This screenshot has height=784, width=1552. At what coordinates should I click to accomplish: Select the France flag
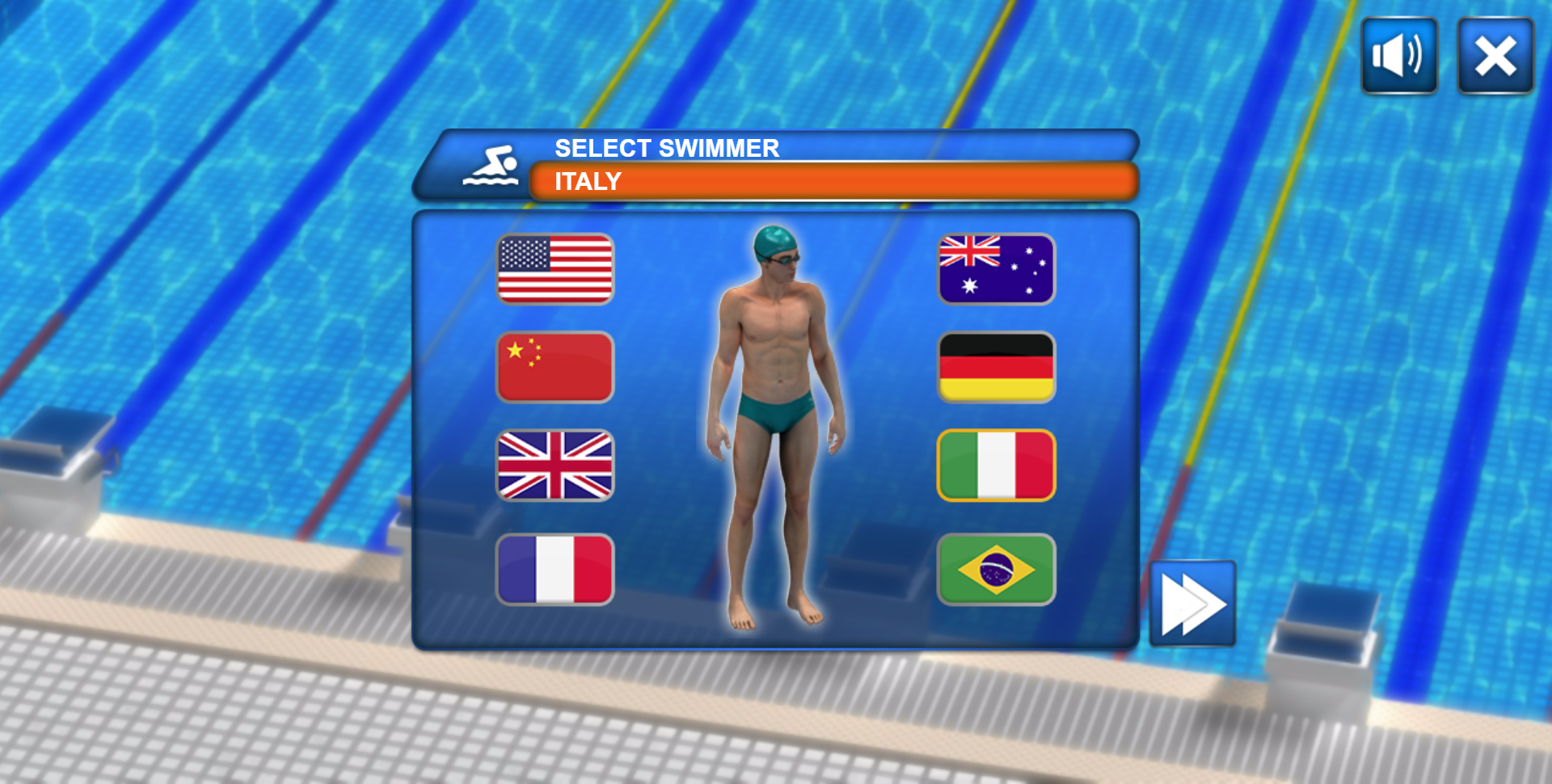(x=555, y=569)
